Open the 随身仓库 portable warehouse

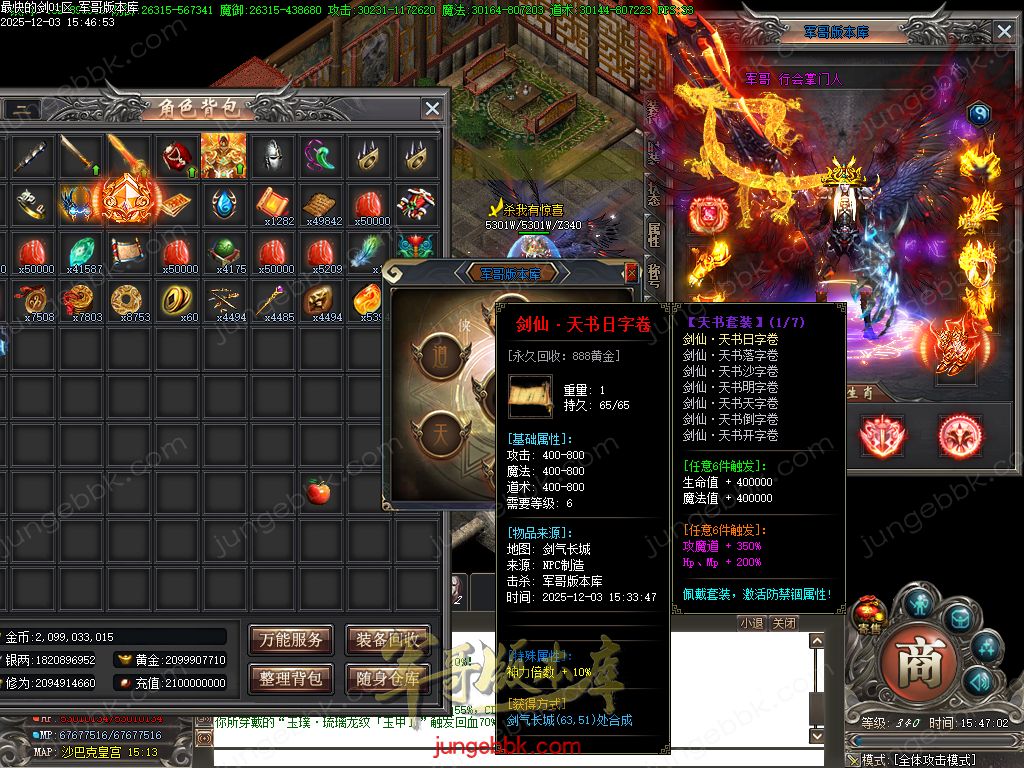[x=387, y=678]
